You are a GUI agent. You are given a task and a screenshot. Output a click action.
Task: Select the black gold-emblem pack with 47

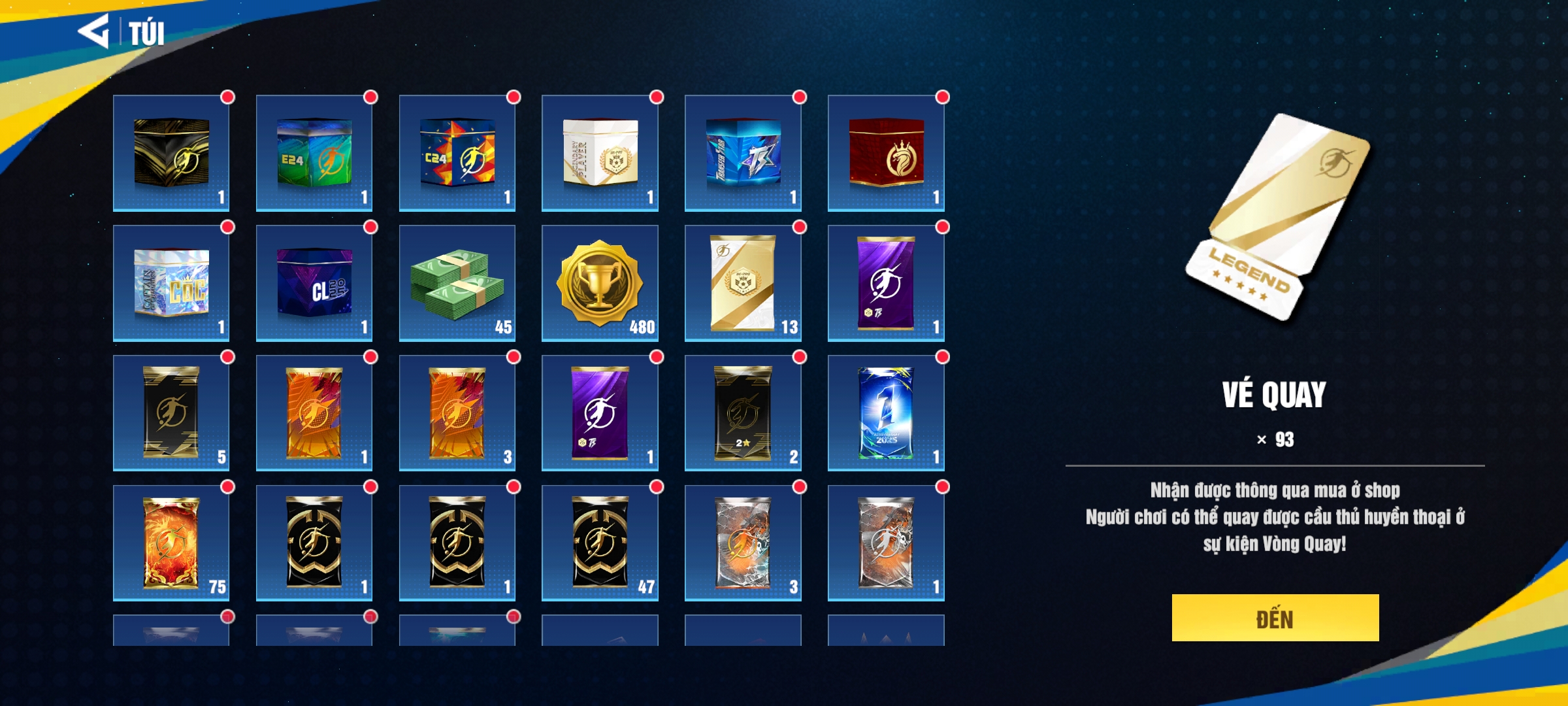pos(600,543)
